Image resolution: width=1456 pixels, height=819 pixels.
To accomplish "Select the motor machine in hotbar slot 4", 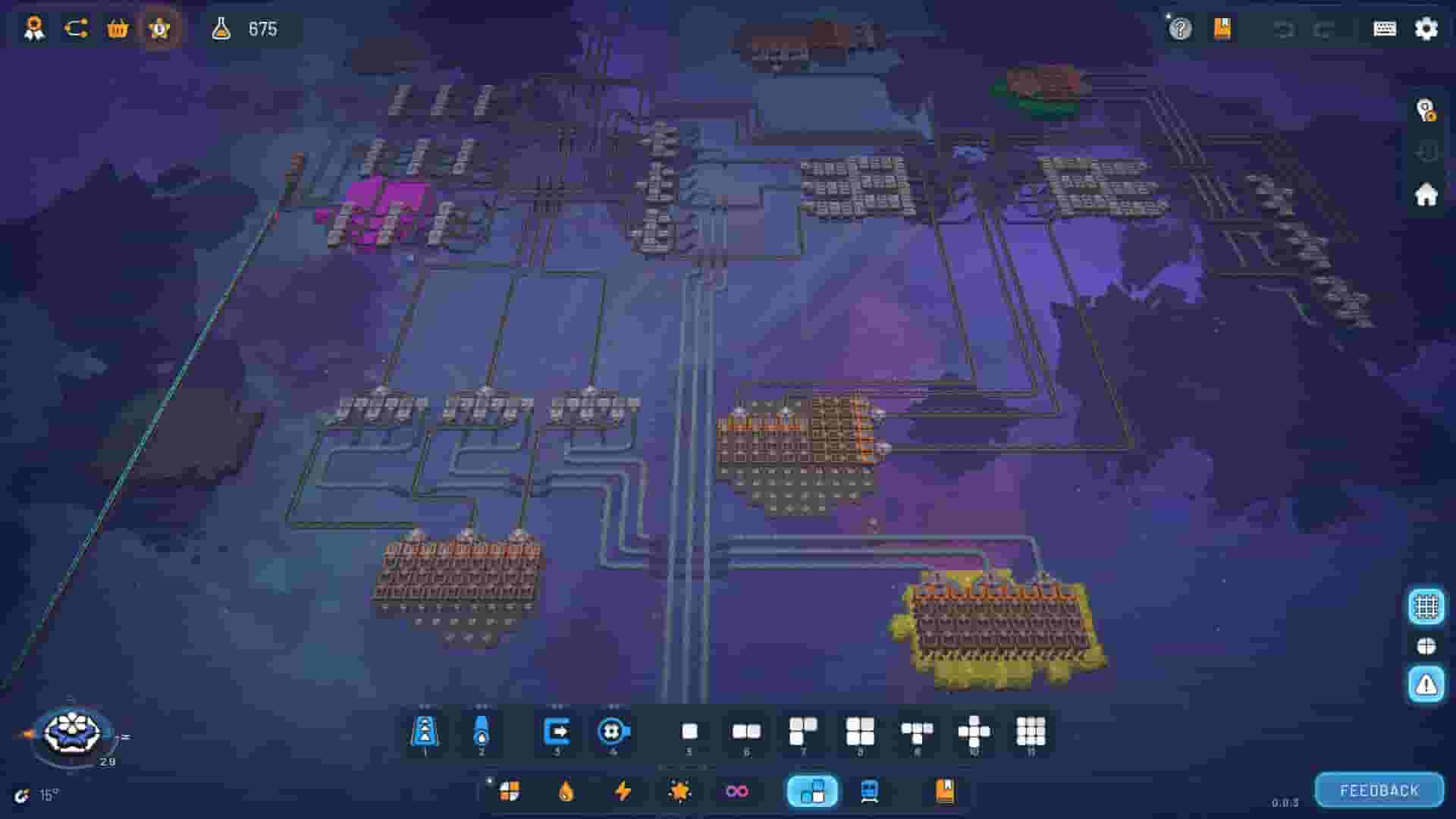I will coord(614,730).
